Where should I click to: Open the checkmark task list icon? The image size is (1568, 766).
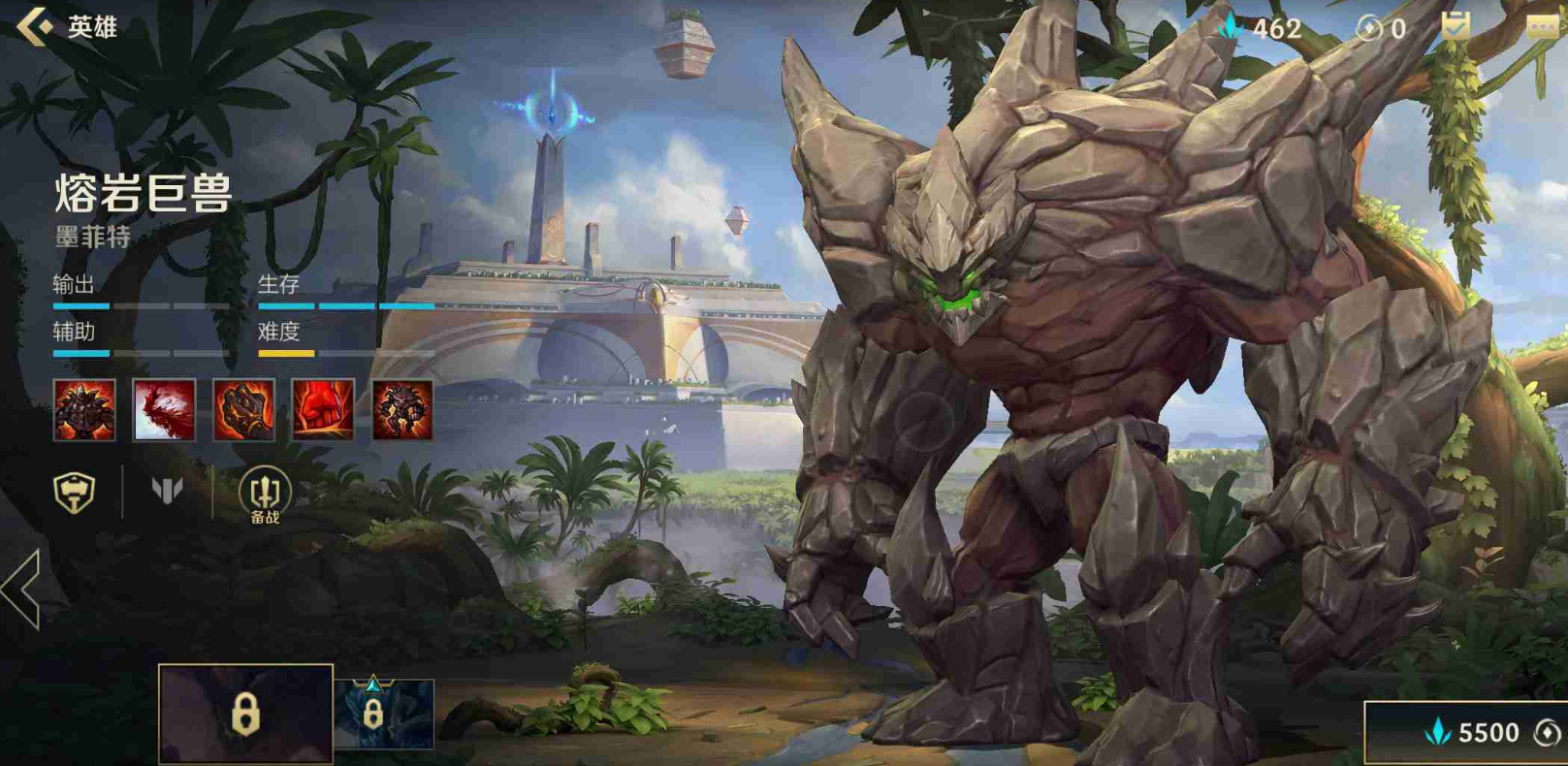point(1455,26)
